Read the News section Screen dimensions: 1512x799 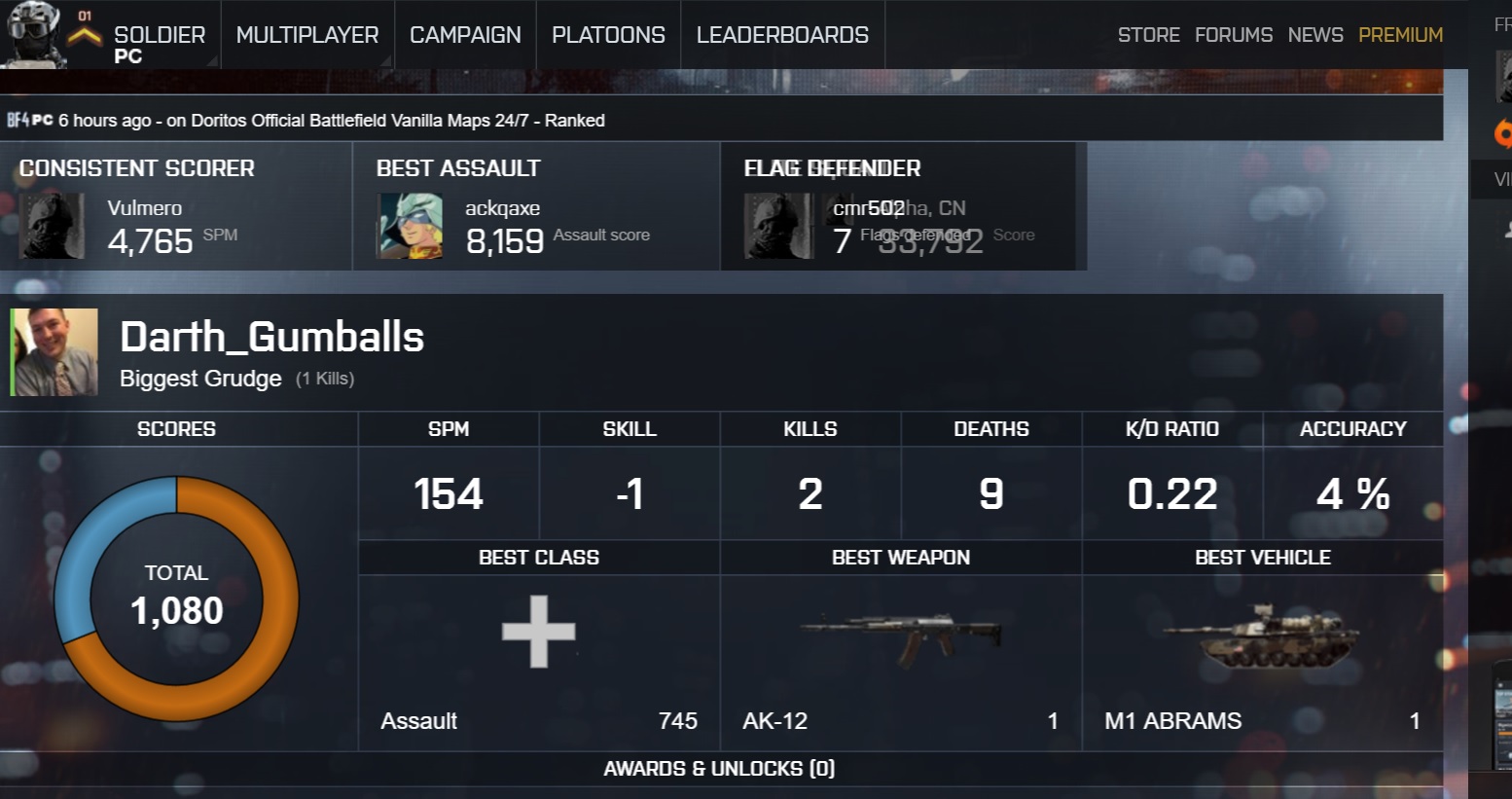tap(1315, 35)
